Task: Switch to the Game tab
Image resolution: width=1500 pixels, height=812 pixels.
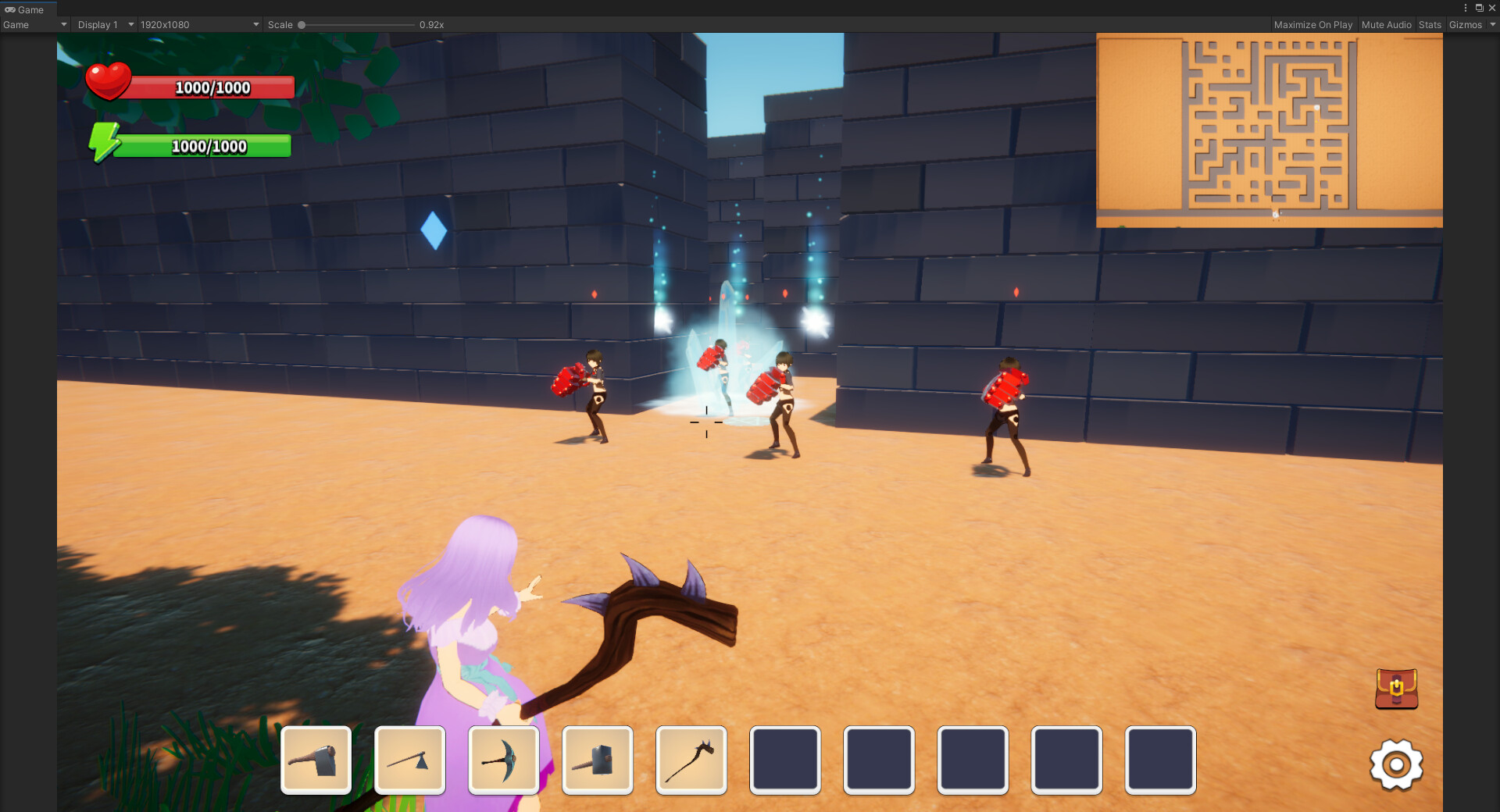Action: pyautogui.click(x=27, y=9)
